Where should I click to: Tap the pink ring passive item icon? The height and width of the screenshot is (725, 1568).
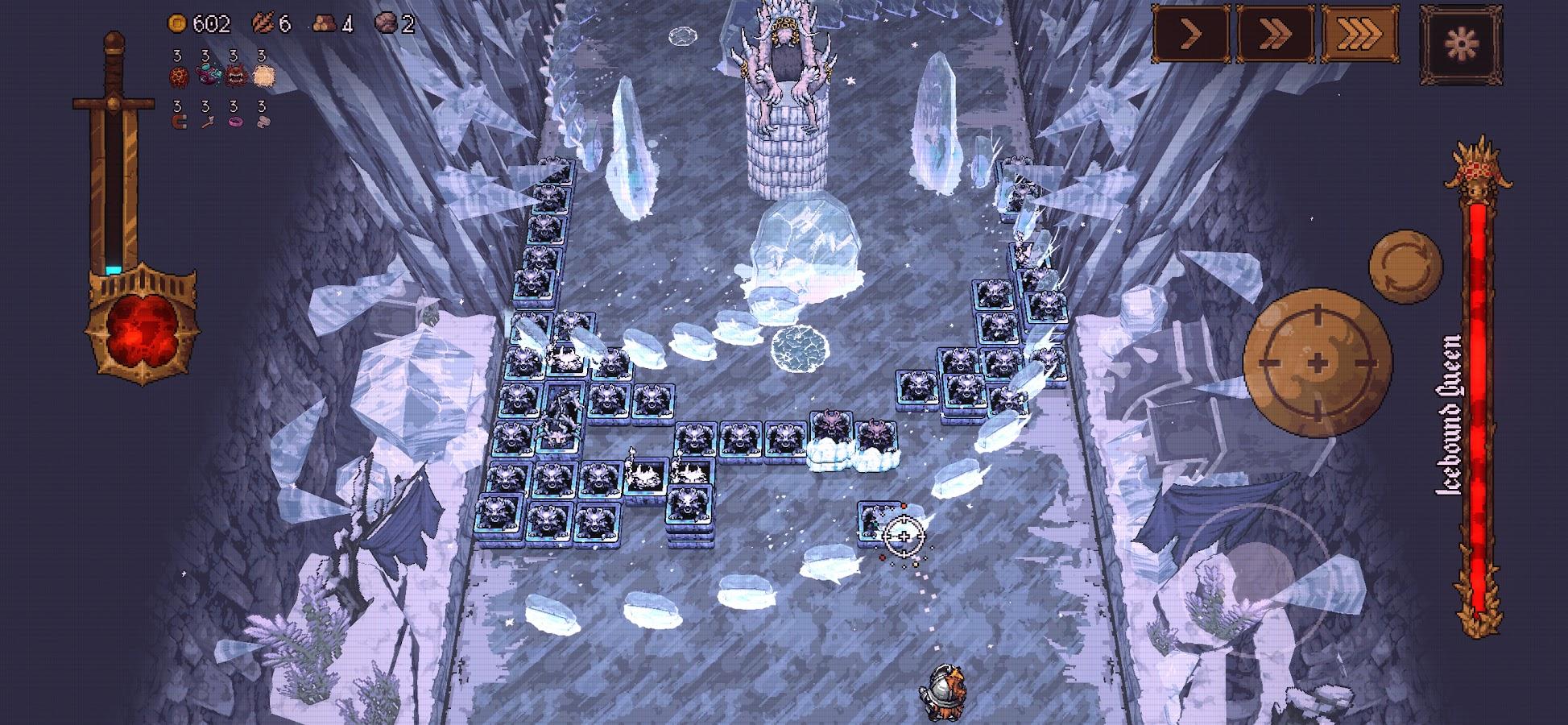234,122
